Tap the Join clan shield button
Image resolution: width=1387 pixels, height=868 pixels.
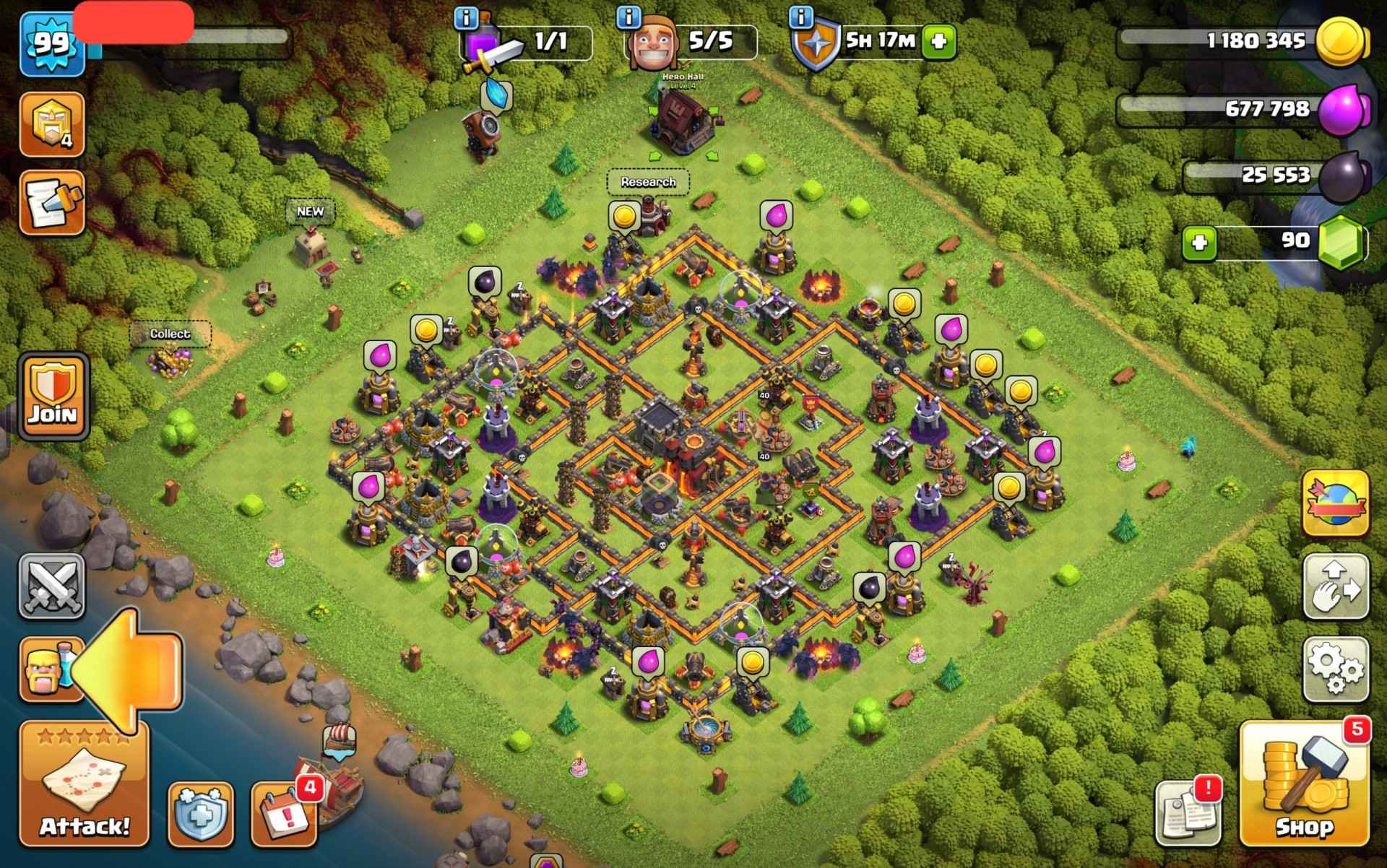(x=53, y=396)
